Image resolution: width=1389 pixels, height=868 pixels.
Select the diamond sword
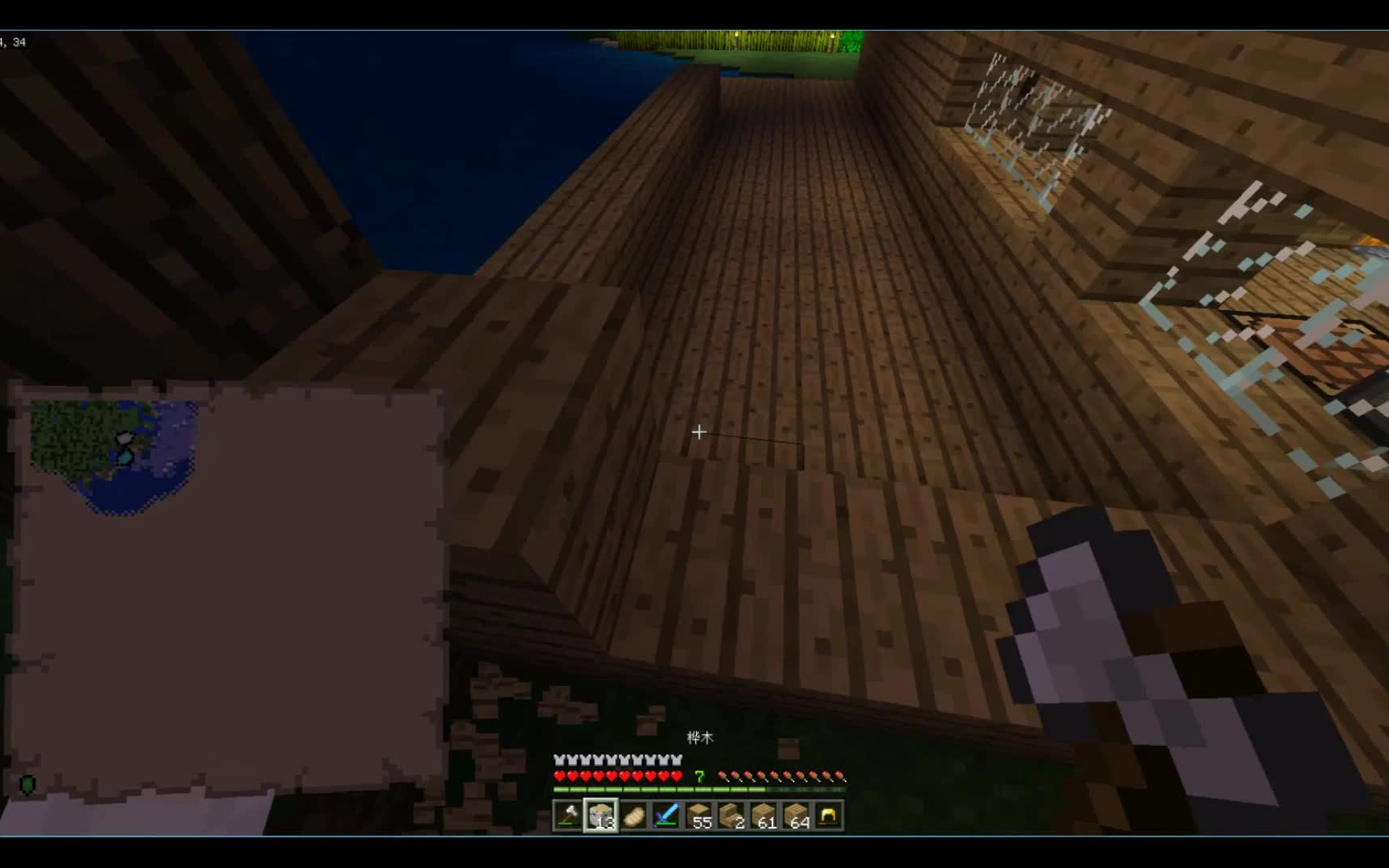click(666, 815)
